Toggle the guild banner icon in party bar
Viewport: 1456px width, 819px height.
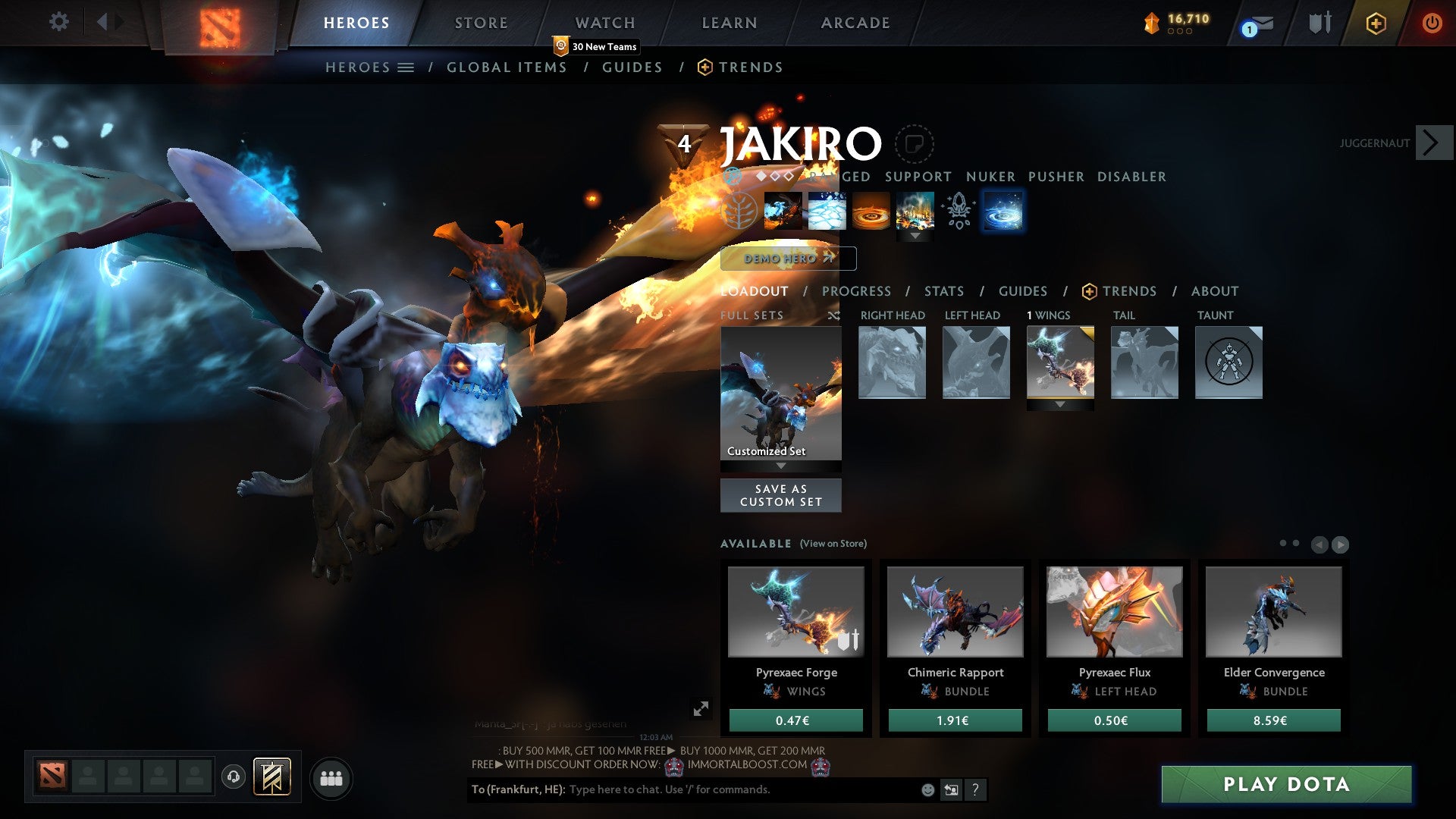pyautogui.click(x=271, y=777)
